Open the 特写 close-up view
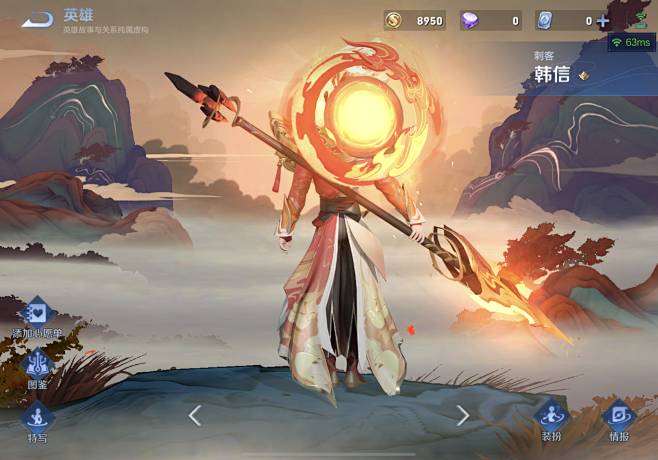Screen dimensions: 658x460 37,420
